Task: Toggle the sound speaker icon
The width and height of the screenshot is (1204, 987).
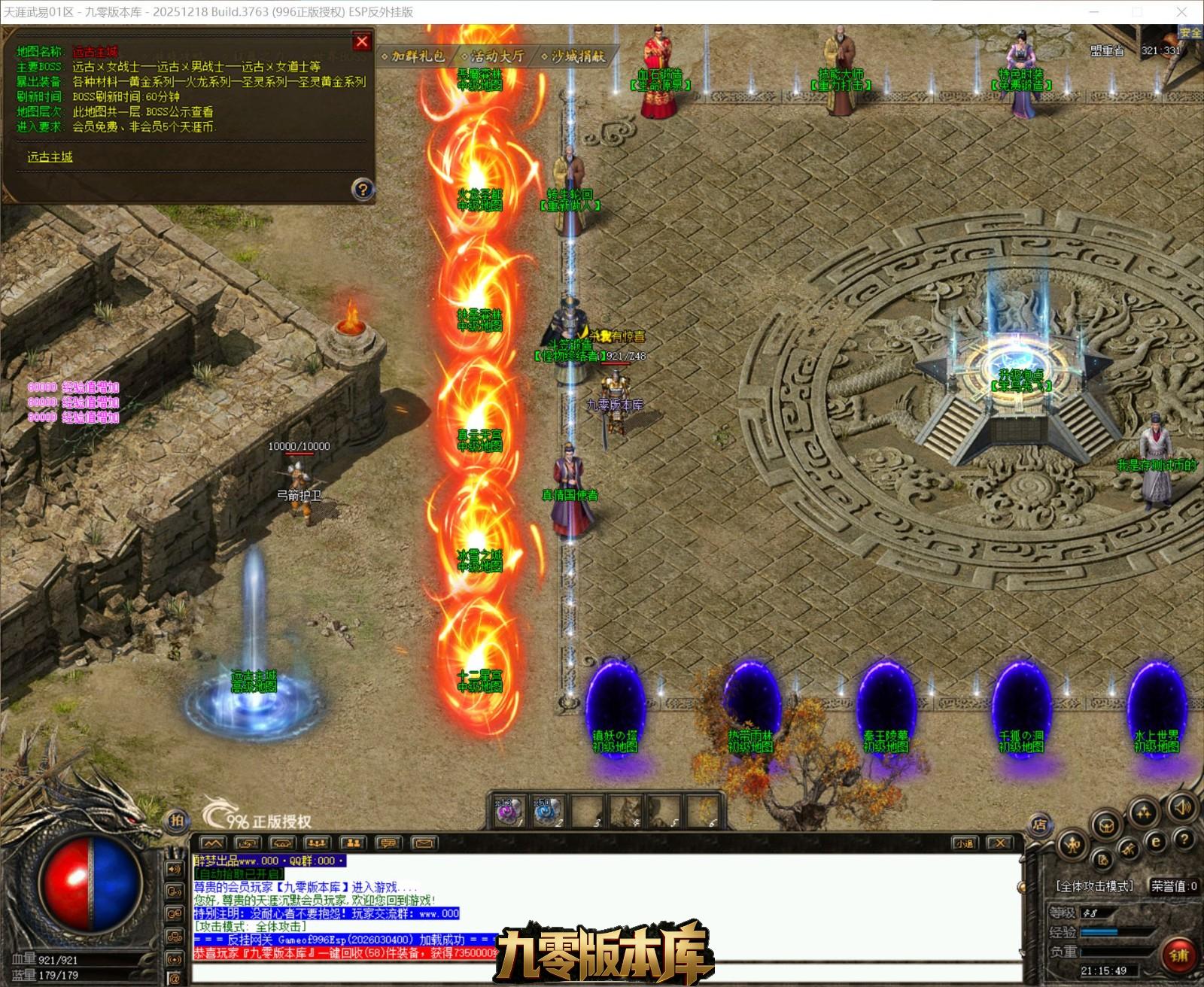Action: point(1182,808)
